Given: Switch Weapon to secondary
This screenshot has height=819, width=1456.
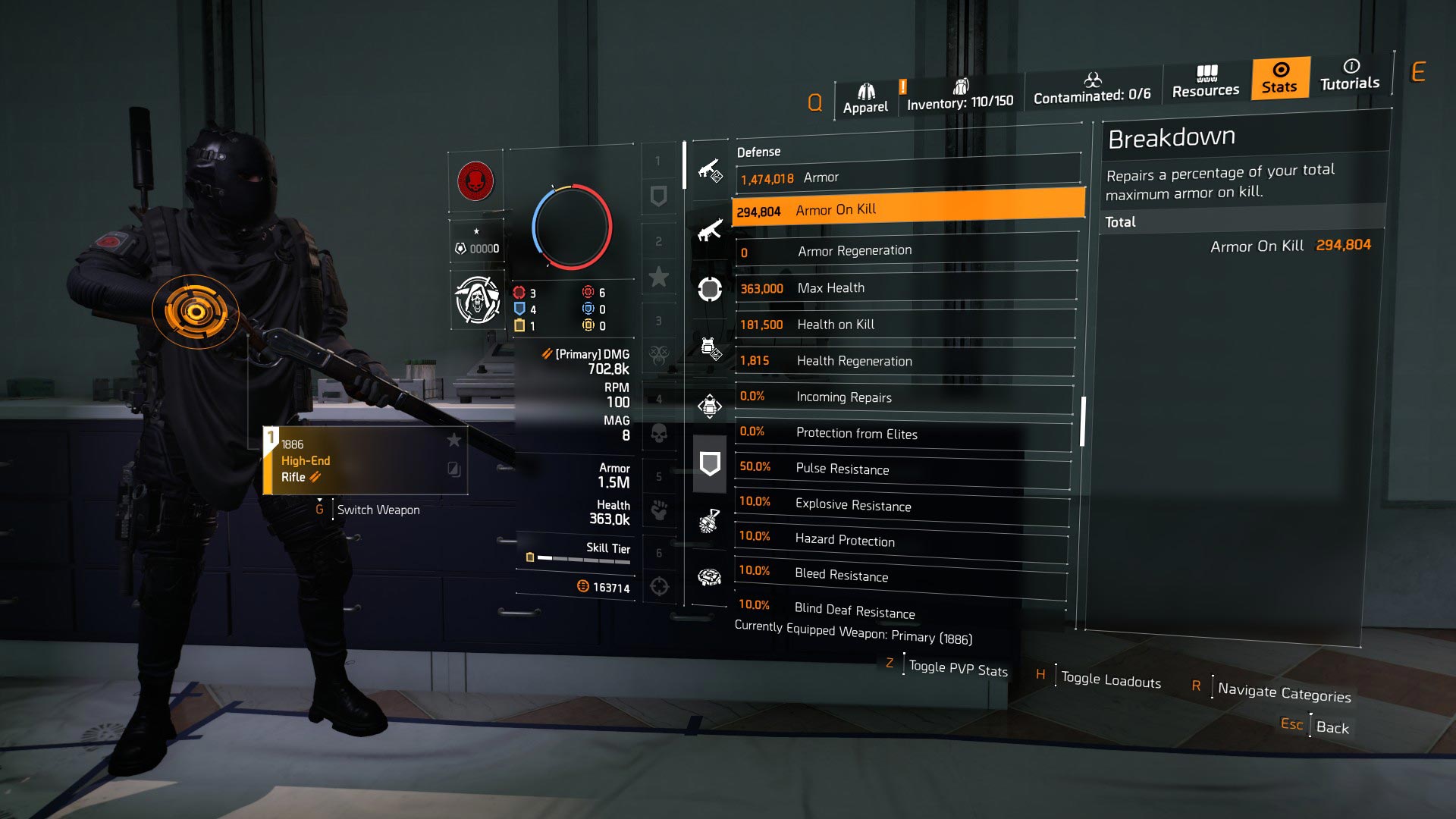Looking at the screenshot, I should [x=378, y=510].
